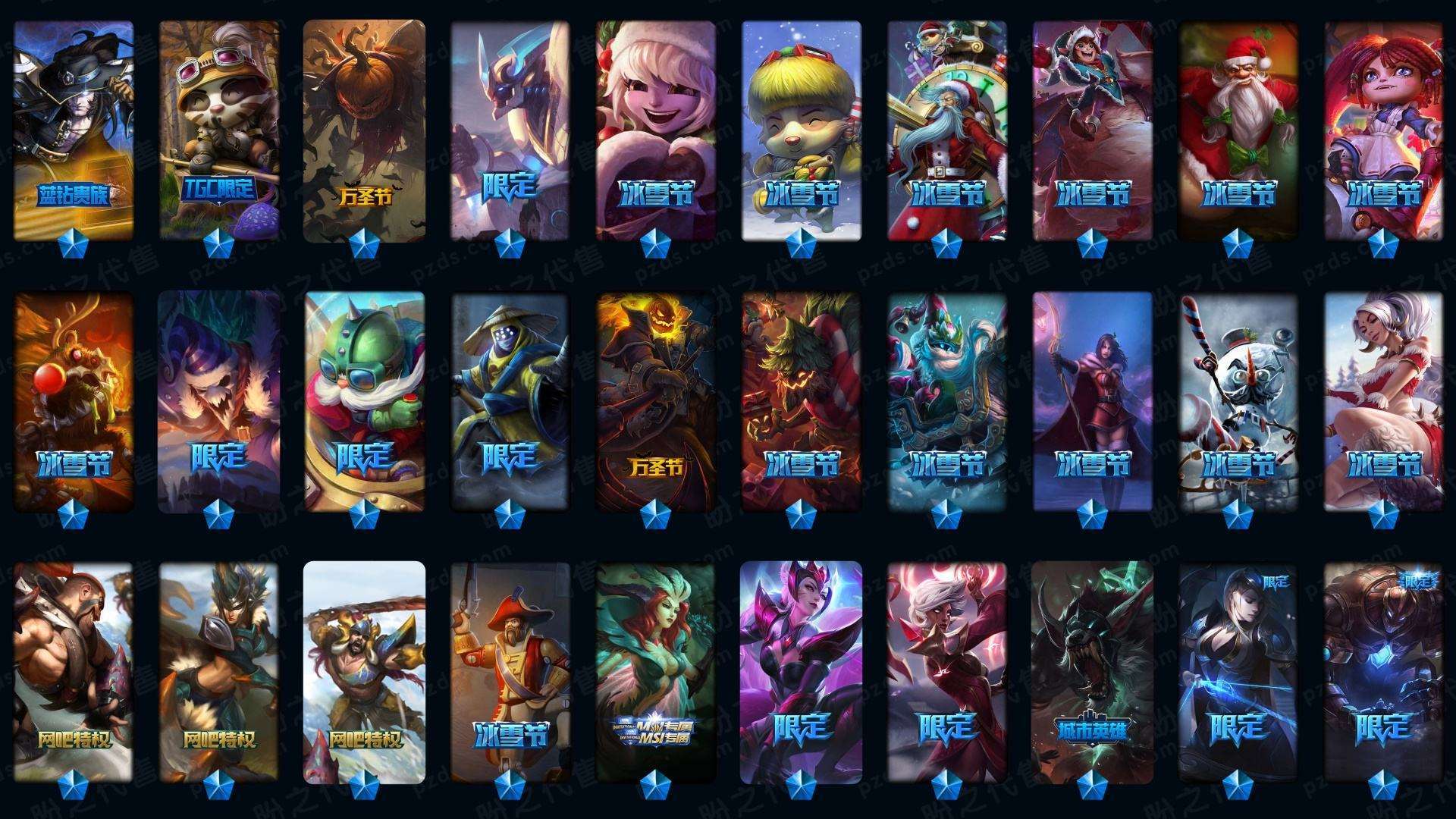Select the red-haired ragdoll Poppy card
1456x819 pixels.
(1384, 129)
